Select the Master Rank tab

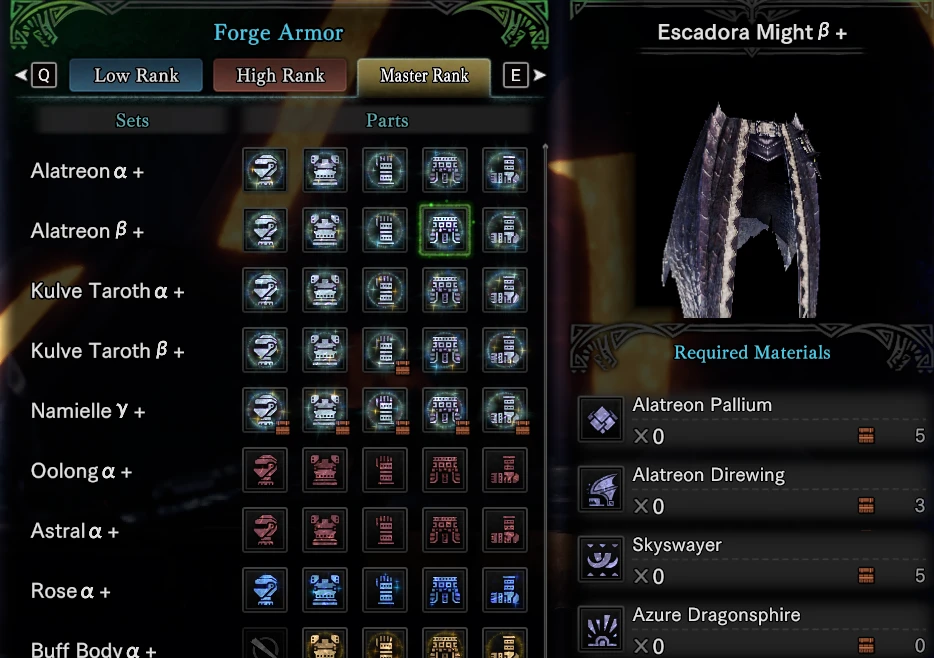424,76
